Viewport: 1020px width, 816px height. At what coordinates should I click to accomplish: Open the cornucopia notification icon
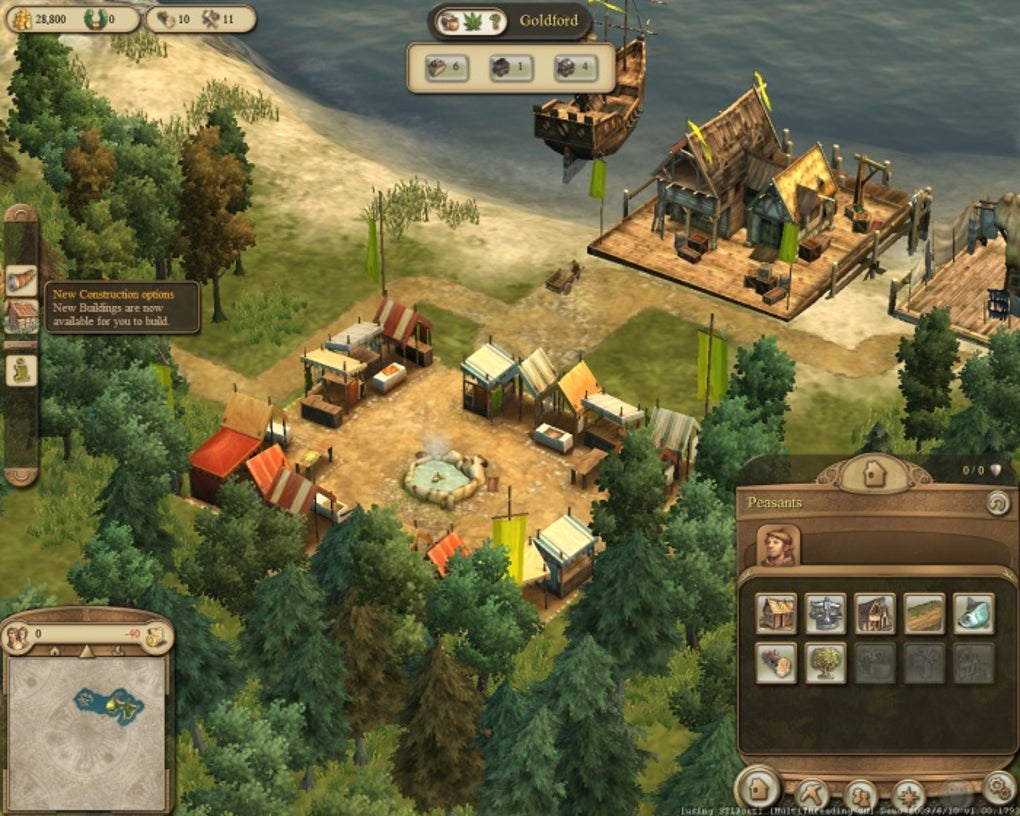click(21, 279)
